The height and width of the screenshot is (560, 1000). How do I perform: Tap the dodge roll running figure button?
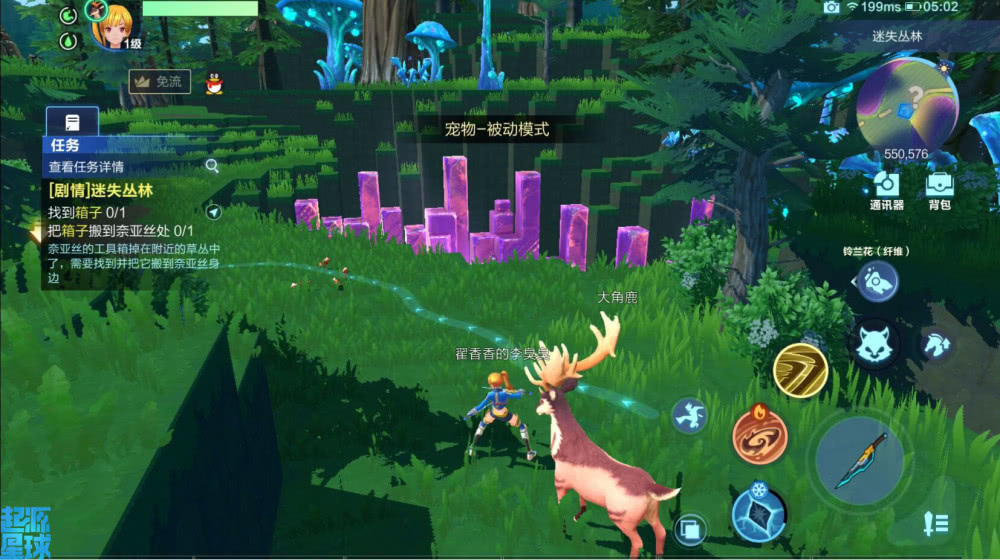click(x=690, y=414)
